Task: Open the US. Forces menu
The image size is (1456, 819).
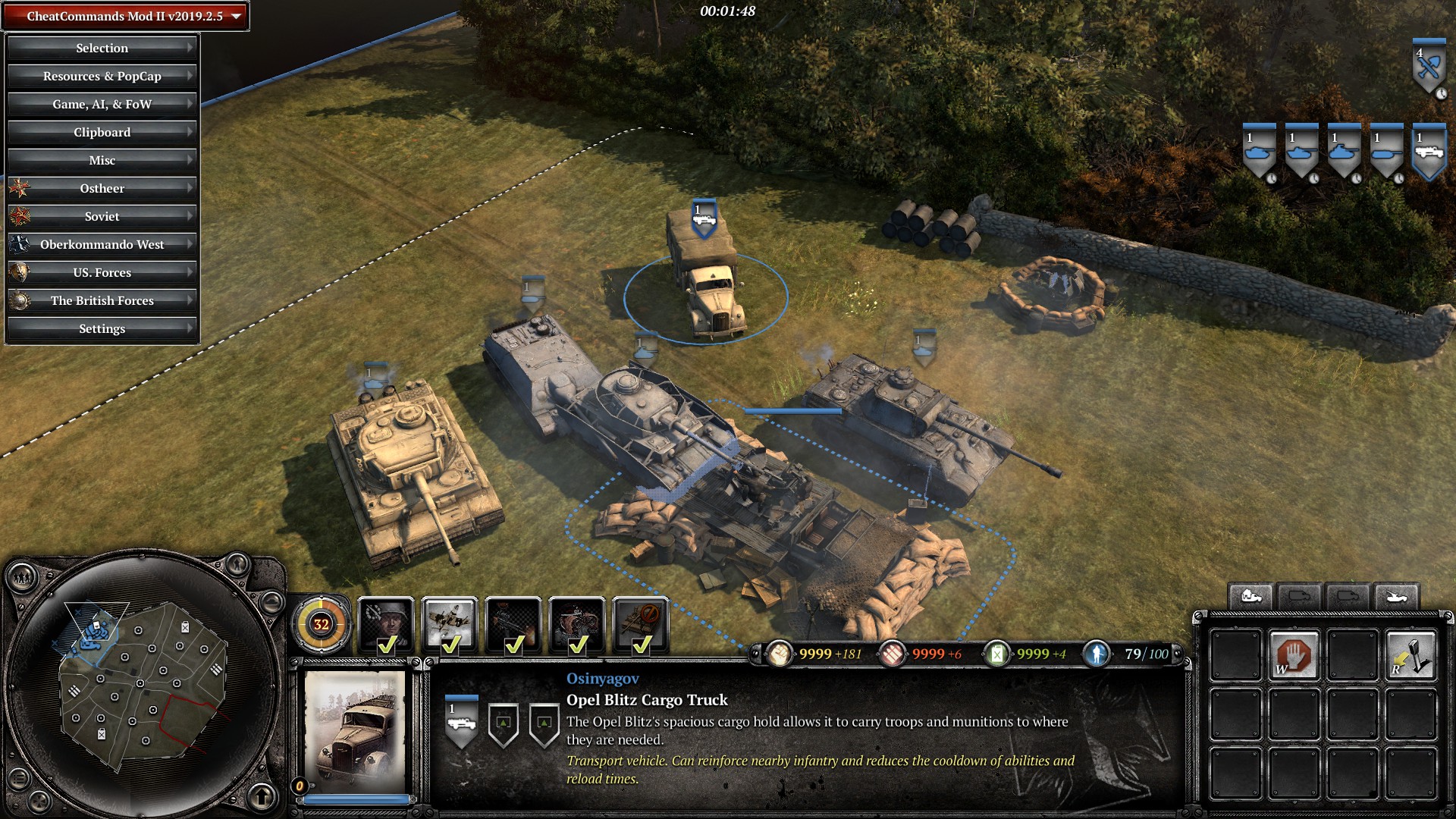Action: coord(102,272)
